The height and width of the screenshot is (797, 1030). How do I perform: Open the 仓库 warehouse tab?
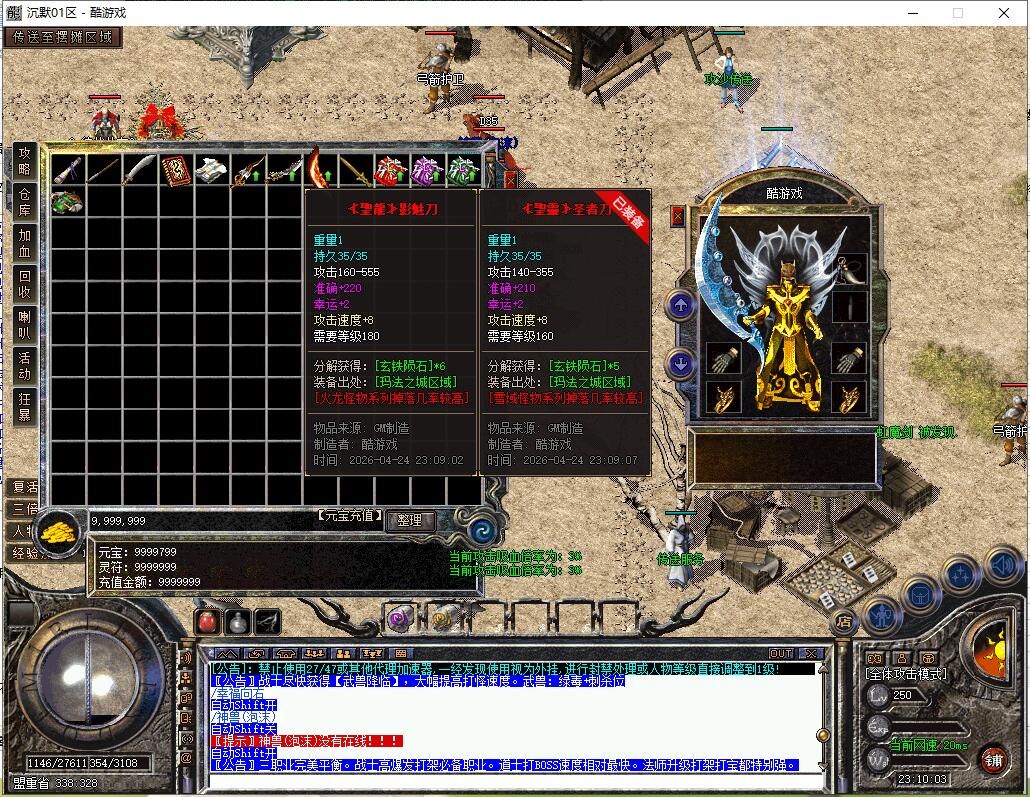point(25,200)
